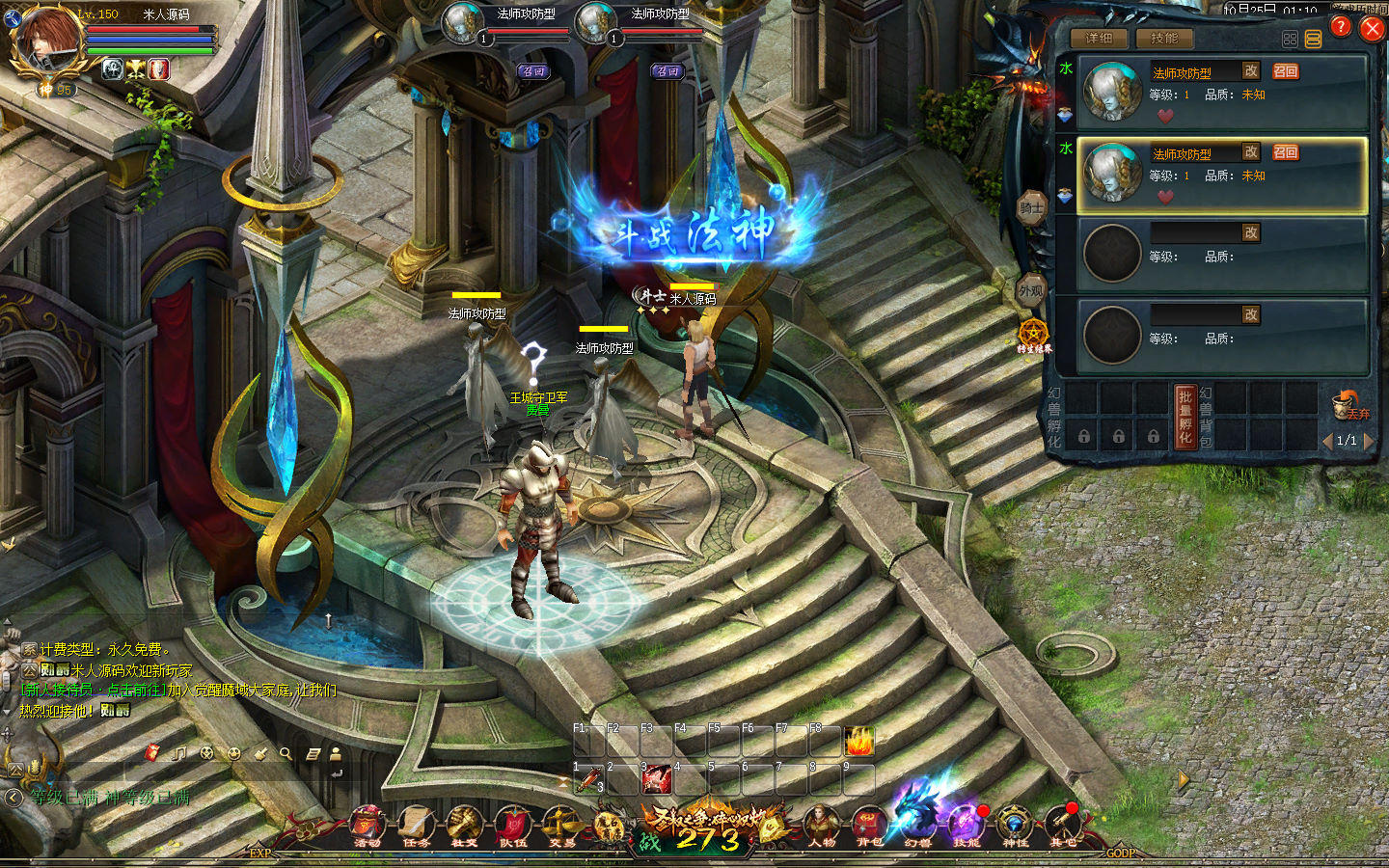
Task: Open the 交易 trade scales icon
Action: [561, 825]
